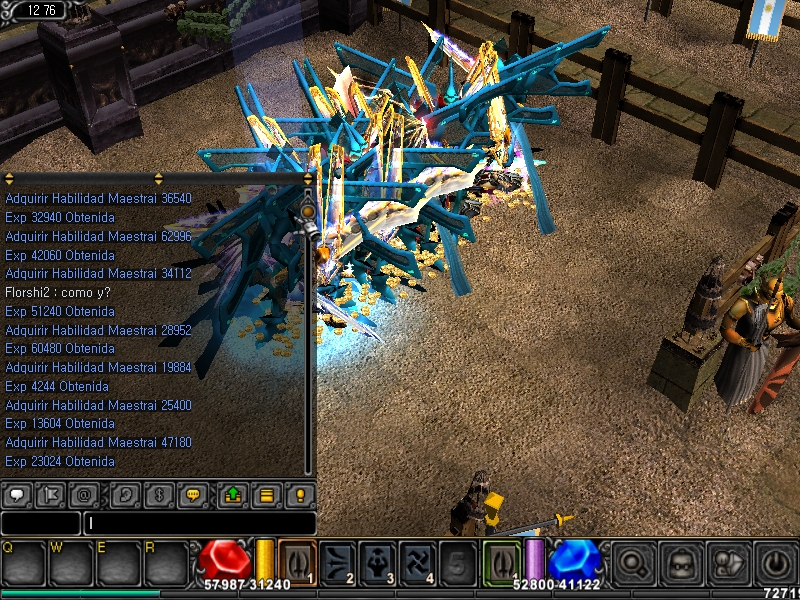The image size is (800, 600).
Task: Click the power icon system menu button
Action: click(774, 562)
